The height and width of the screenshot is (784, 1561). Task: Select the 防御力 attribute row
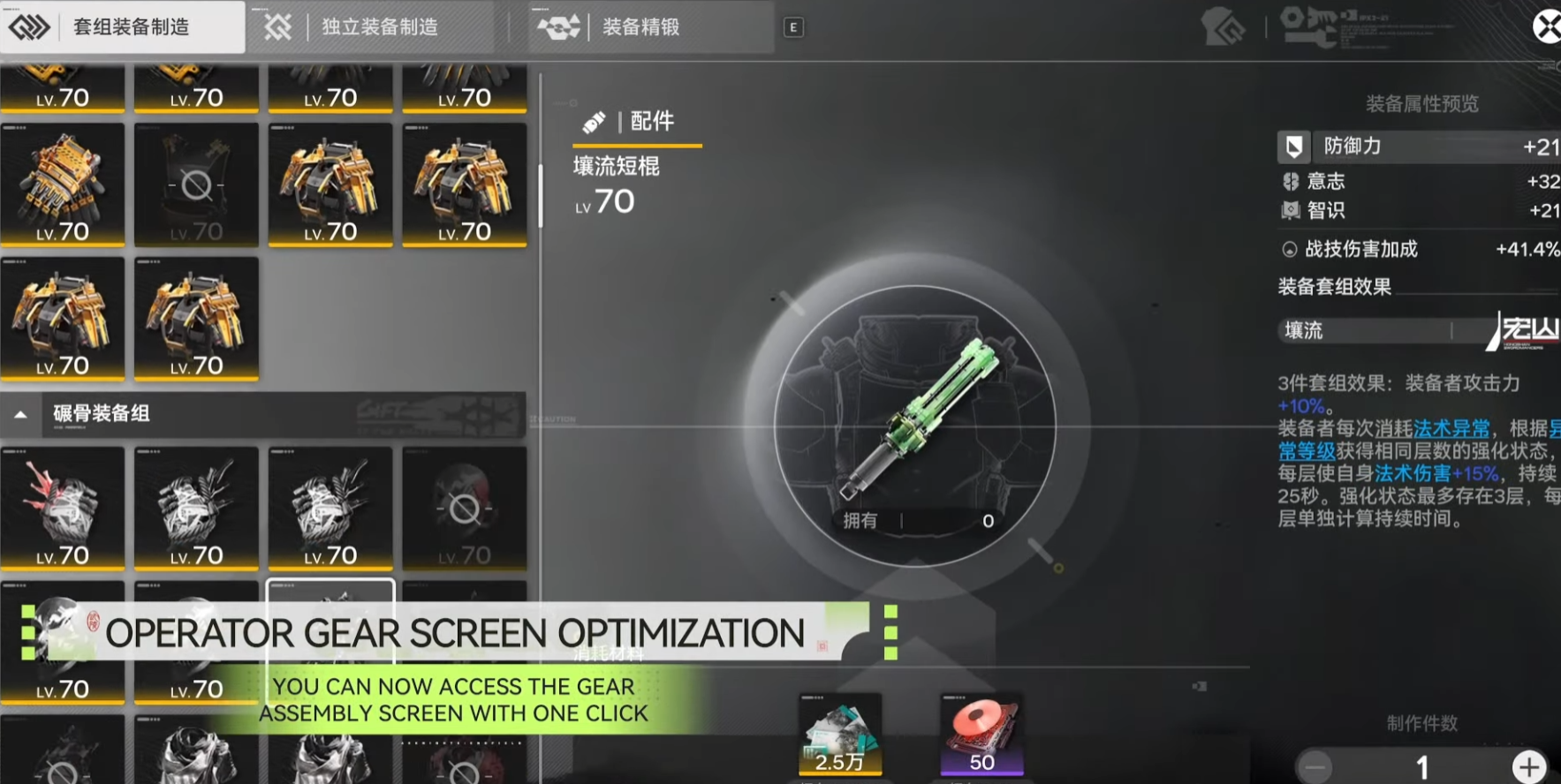click(1418, 147)
